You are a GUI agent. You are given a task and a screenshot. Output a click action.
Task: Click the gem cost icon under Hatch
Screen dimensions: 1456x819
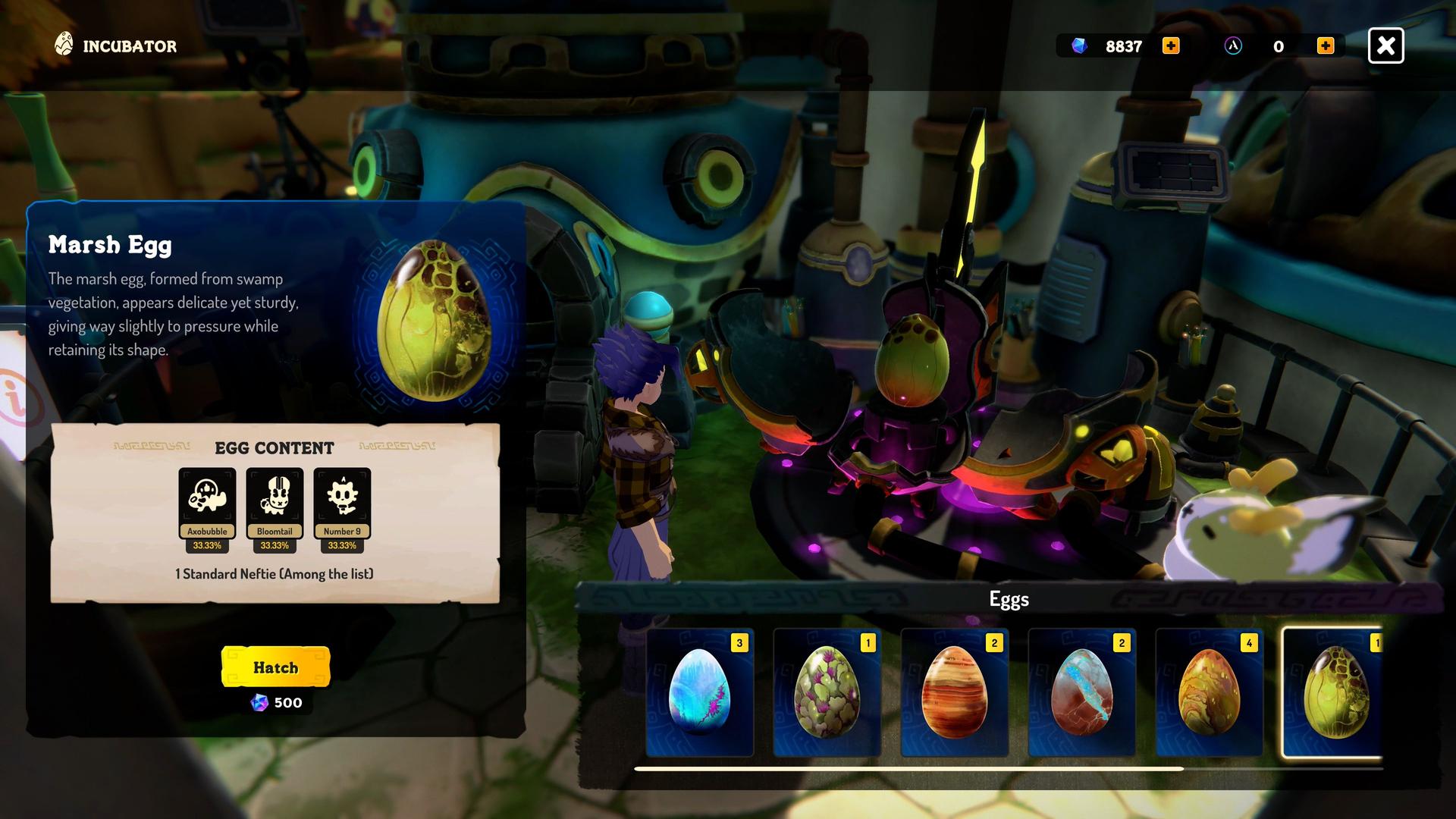click(x=259, y=703)
